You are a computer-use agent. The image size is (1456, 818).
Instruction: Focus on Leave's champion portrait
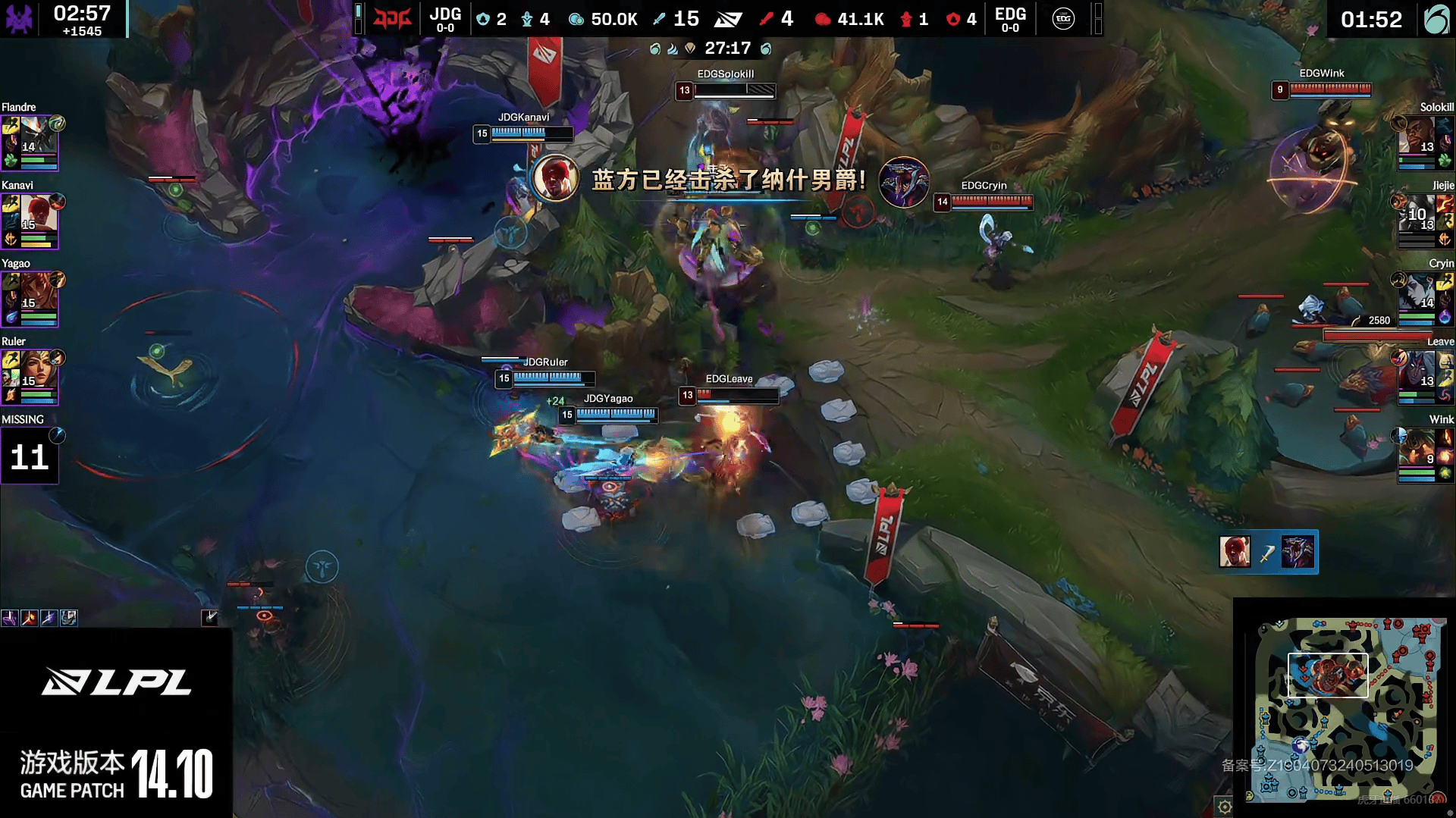coord(1417,369)
